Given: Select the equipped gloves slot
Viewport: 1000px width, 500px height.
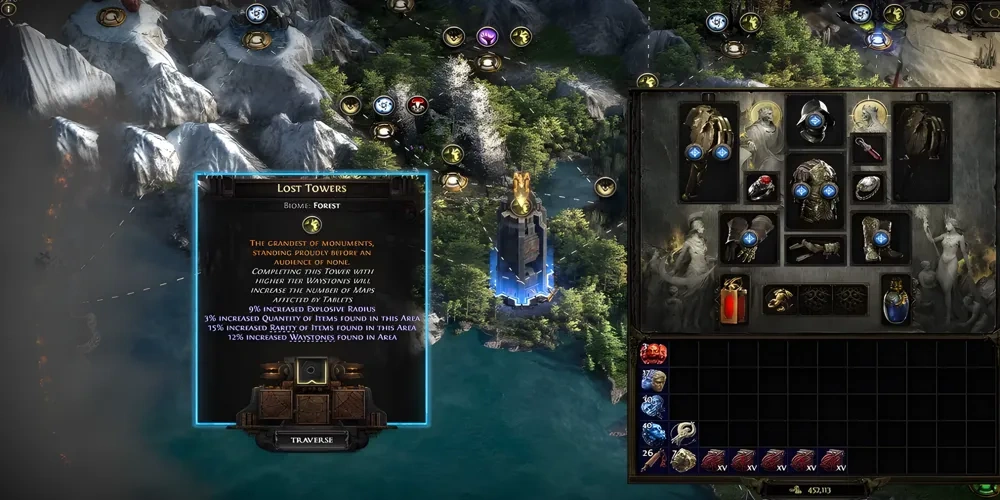Looking at the screenshot, I should [x=750, y=238].
